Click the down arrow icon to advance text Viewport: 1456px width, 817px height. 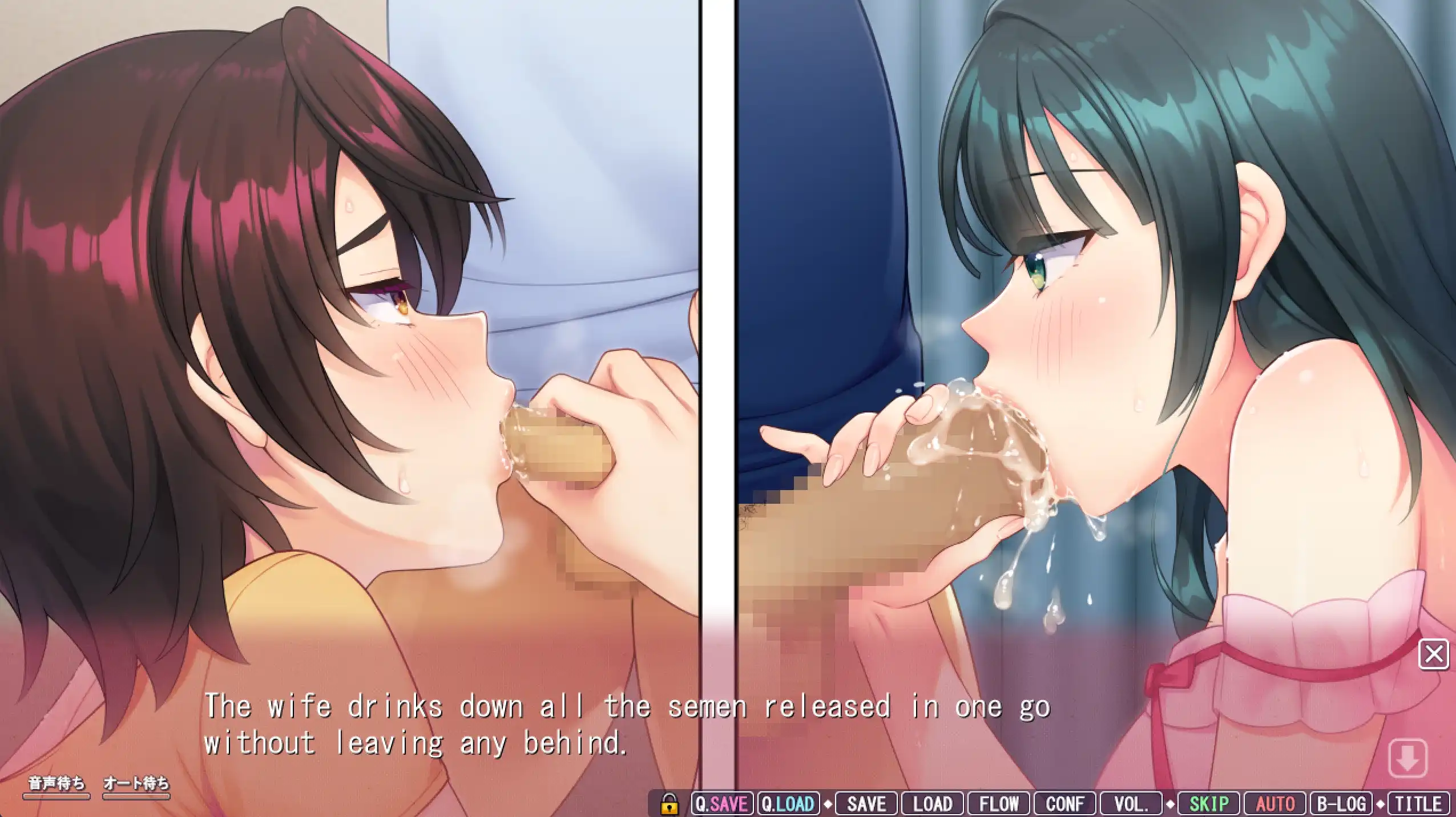pyautogui.click(x=1407, y=758)
